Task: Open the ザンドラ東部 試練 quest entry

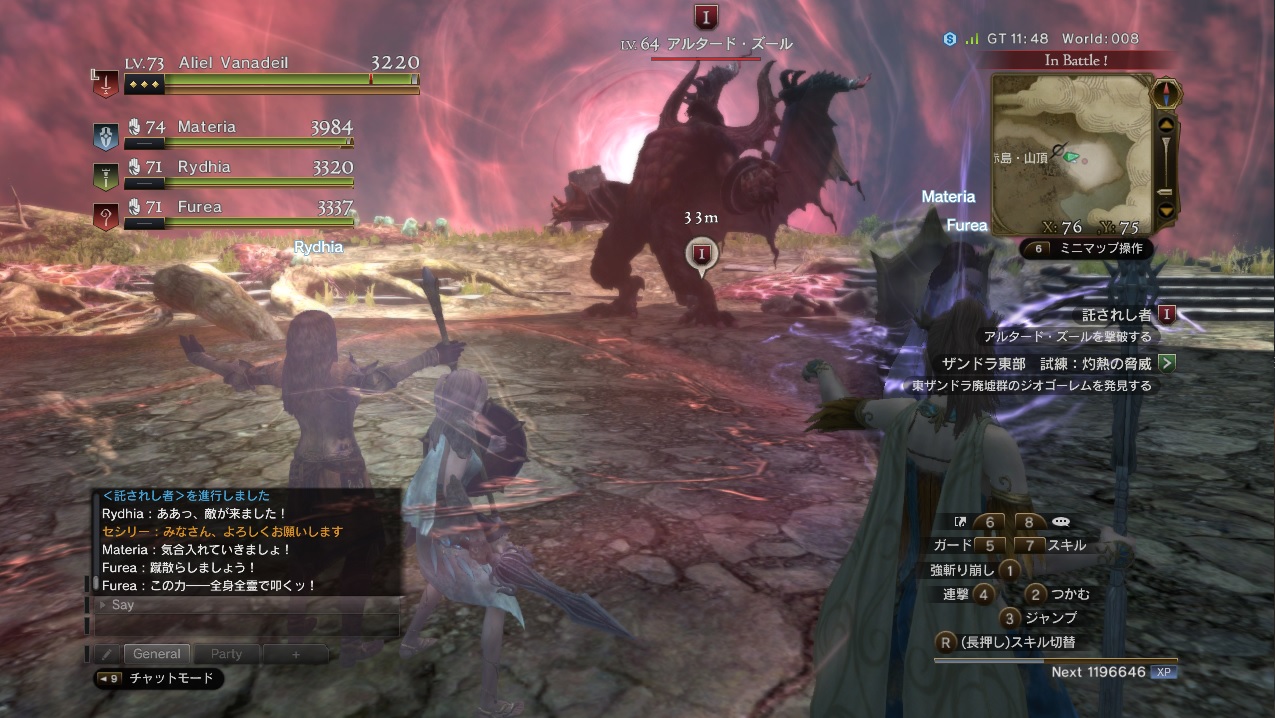Action: 1045,363
